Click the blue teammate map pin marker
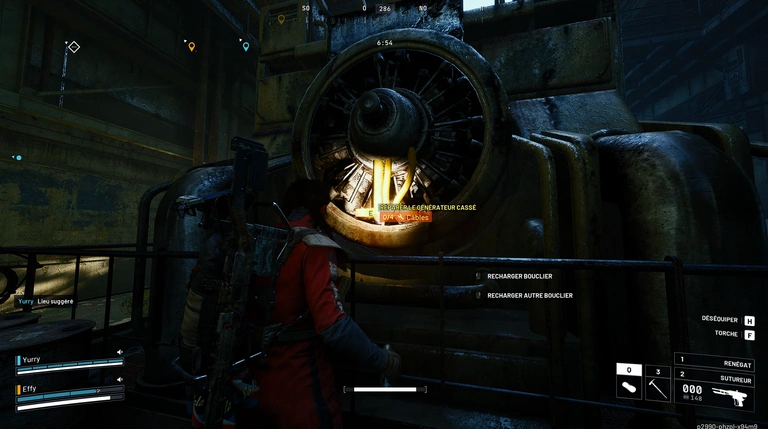This screenshot has width=768, height=429. point(245,46)
